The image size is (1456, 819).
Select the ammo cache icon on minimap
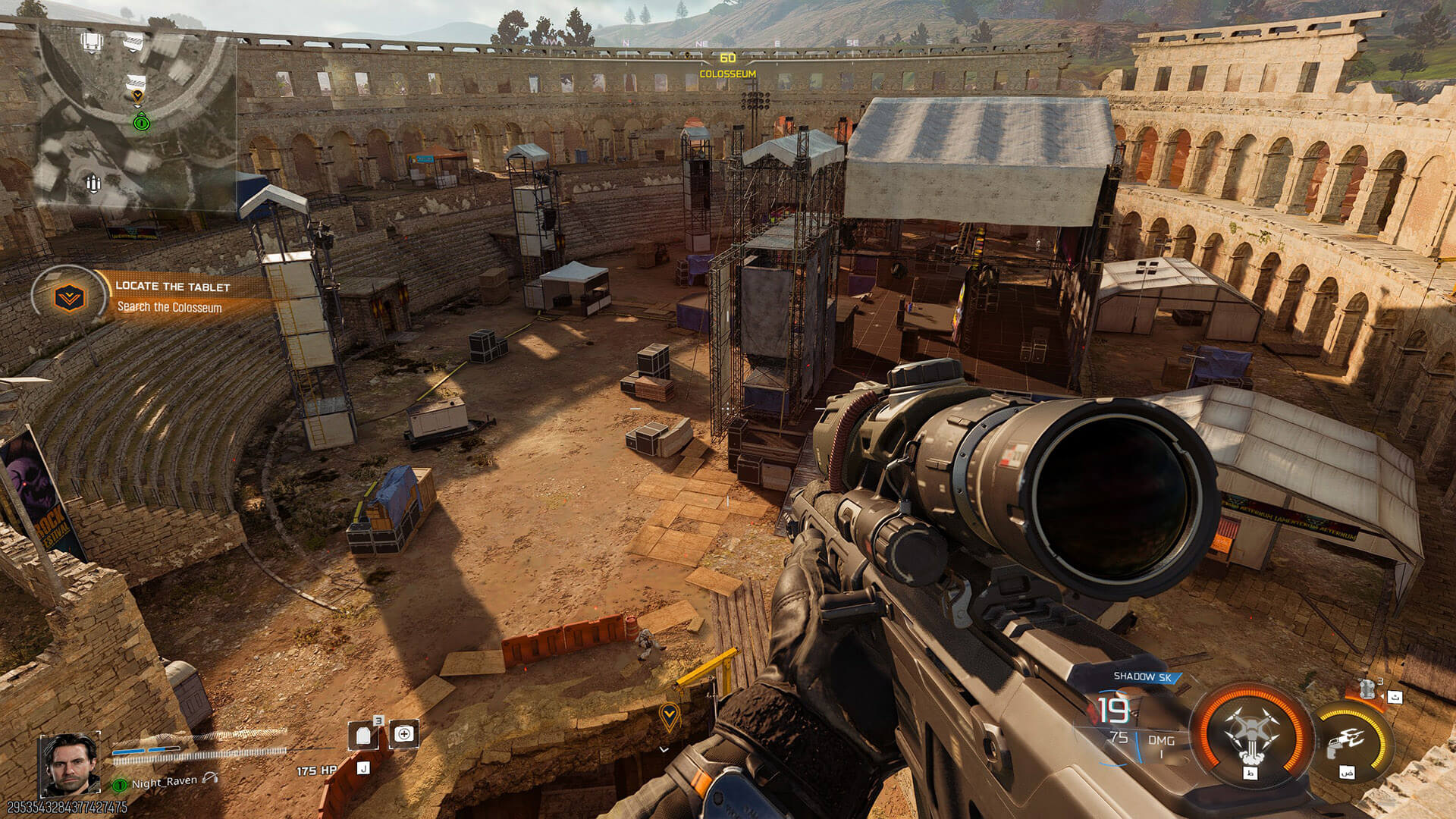93,183
